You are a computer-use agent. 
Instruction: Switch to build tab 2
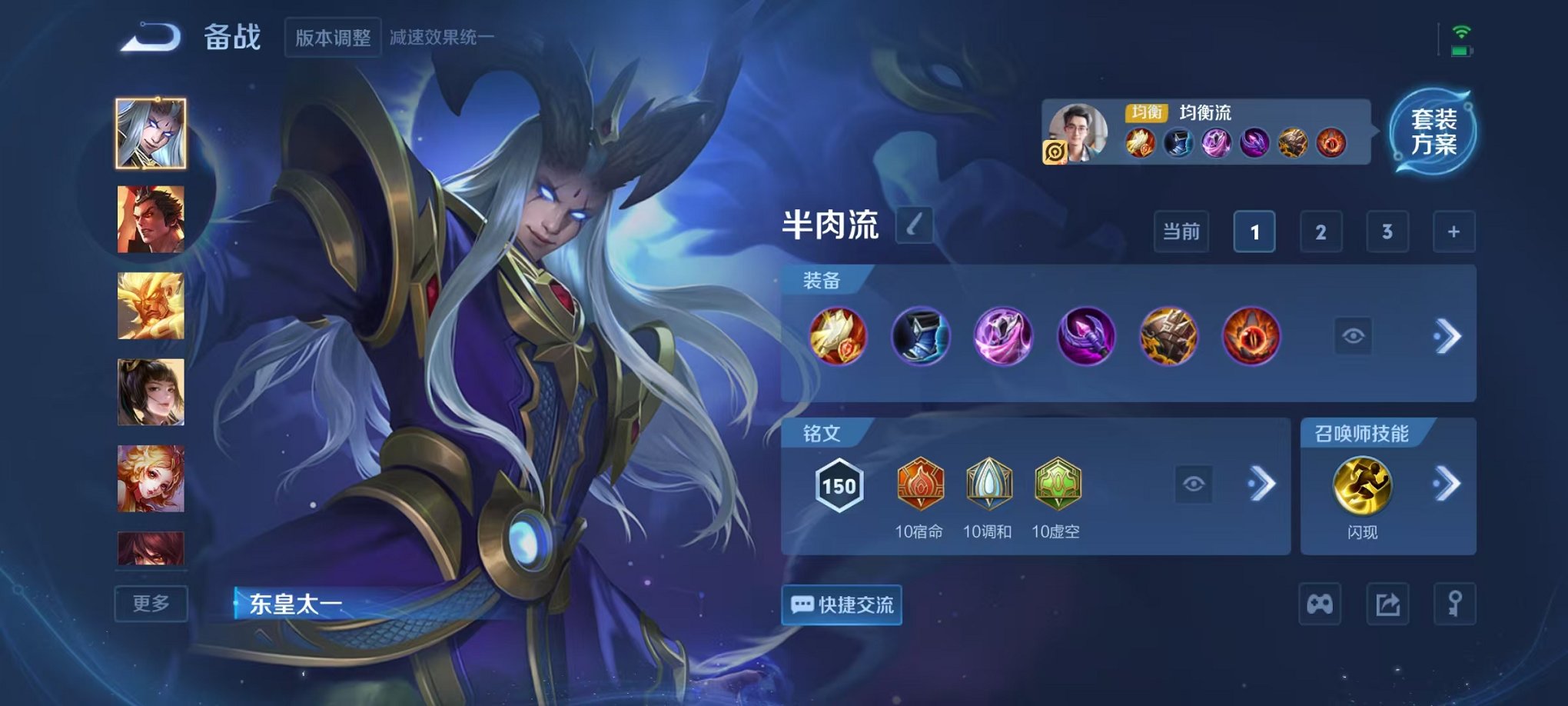(x=1321, y=231)
